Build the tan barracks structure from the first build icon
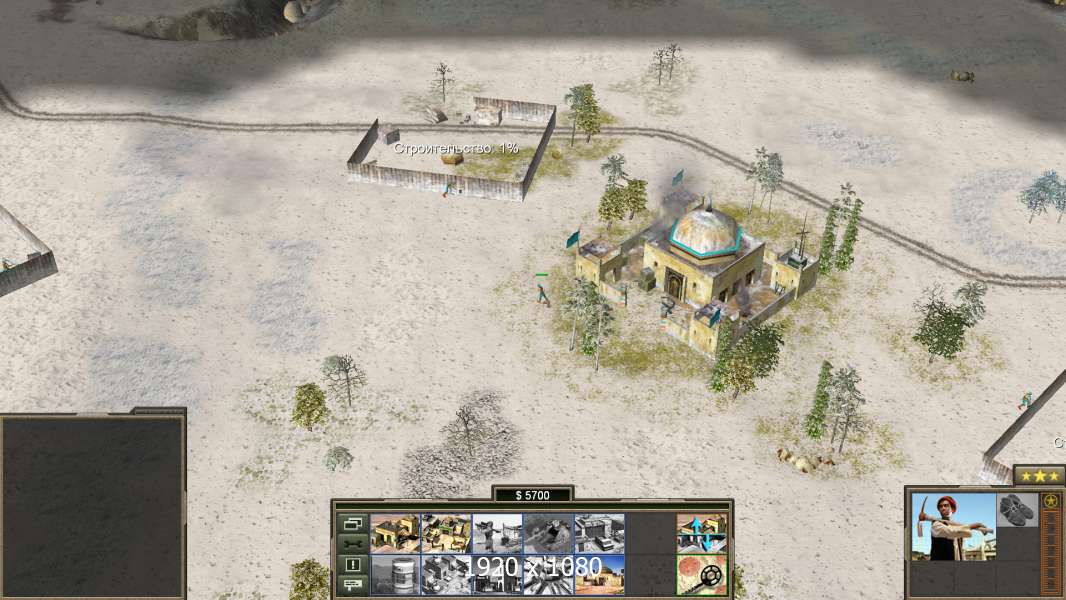 point(395,533)
